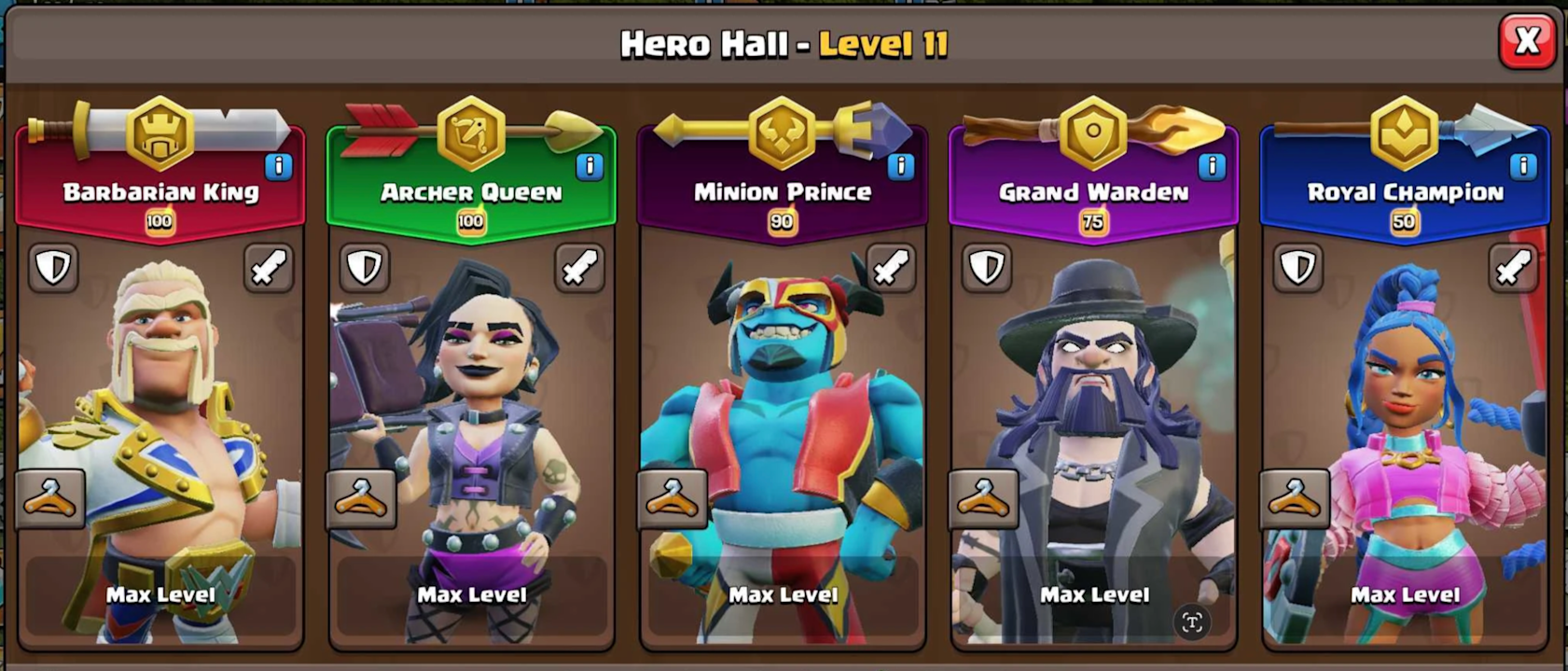Select Grand Warden's shield button
This screenshot has width=1568, height=671.
coord(986,268)
